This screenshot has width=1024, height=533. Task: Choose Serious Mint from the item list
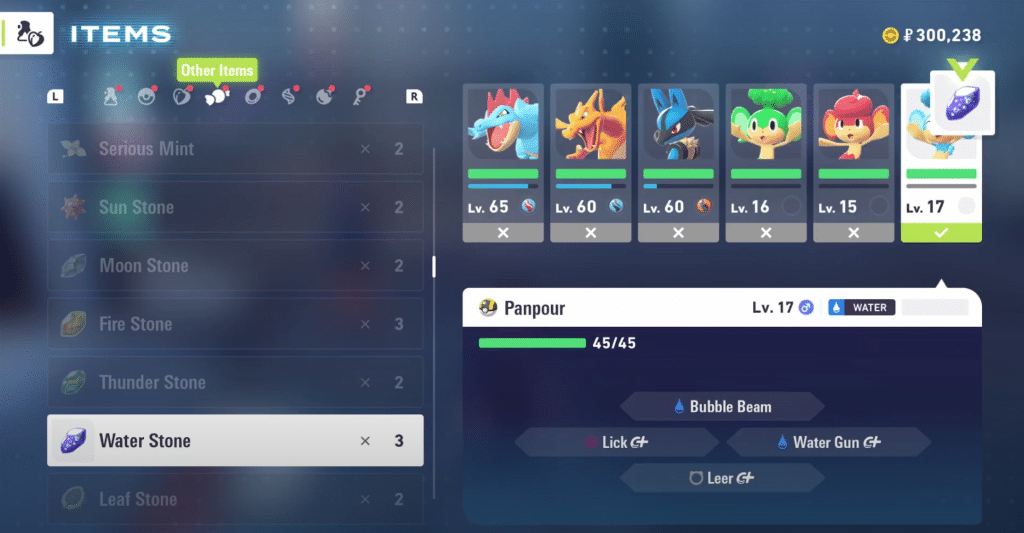[235, 149]
